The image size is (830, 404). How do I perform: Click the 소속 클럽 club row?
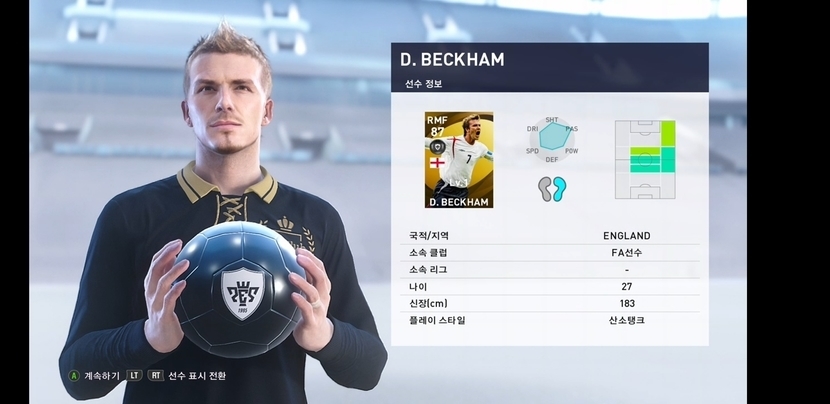coord(549,253)
